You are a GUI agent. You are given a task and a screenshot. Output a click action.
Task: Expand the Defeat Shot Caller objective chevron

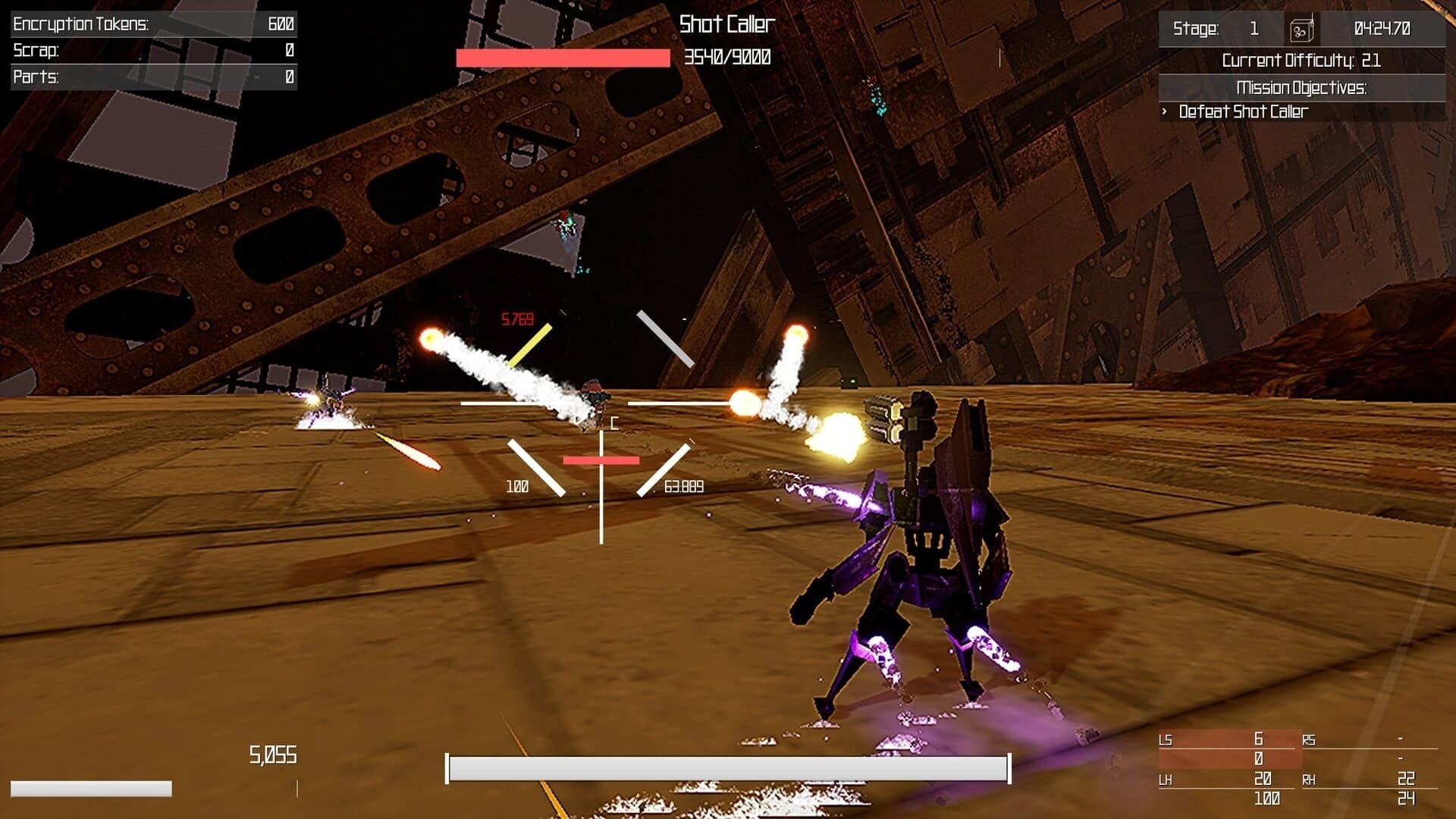pyautogui.click(x=1165, y=111)
